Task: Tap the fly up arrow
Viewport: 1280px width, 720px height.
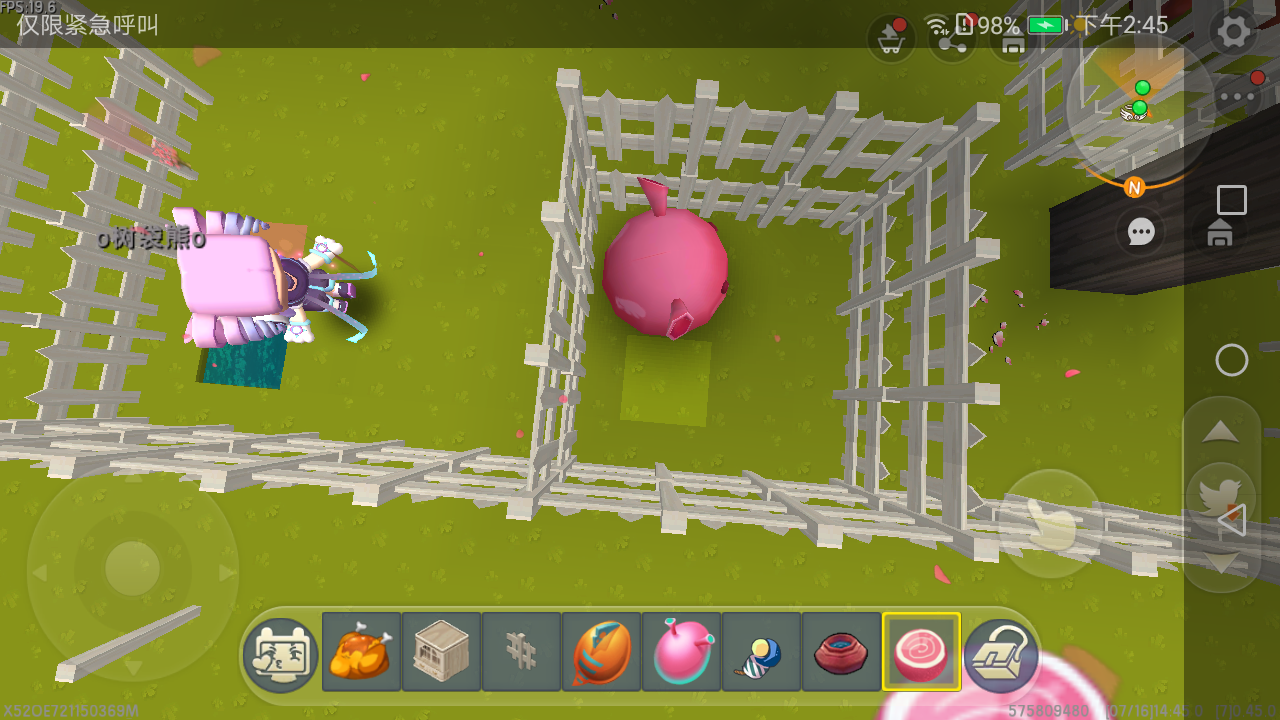Action: coord(1220,432)
